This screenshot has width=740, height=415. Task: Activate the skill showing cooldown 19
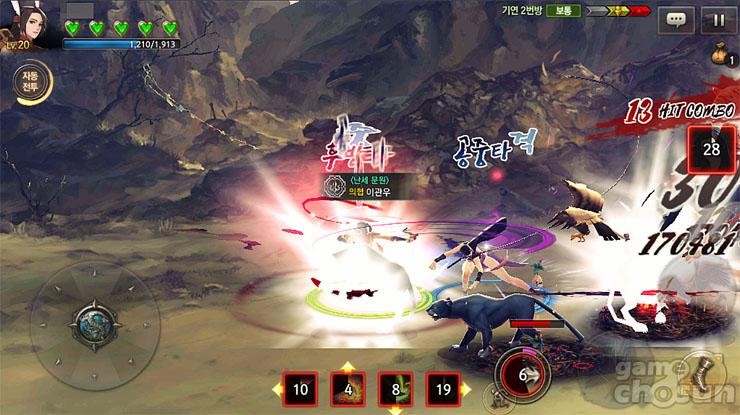coord(443,391)
